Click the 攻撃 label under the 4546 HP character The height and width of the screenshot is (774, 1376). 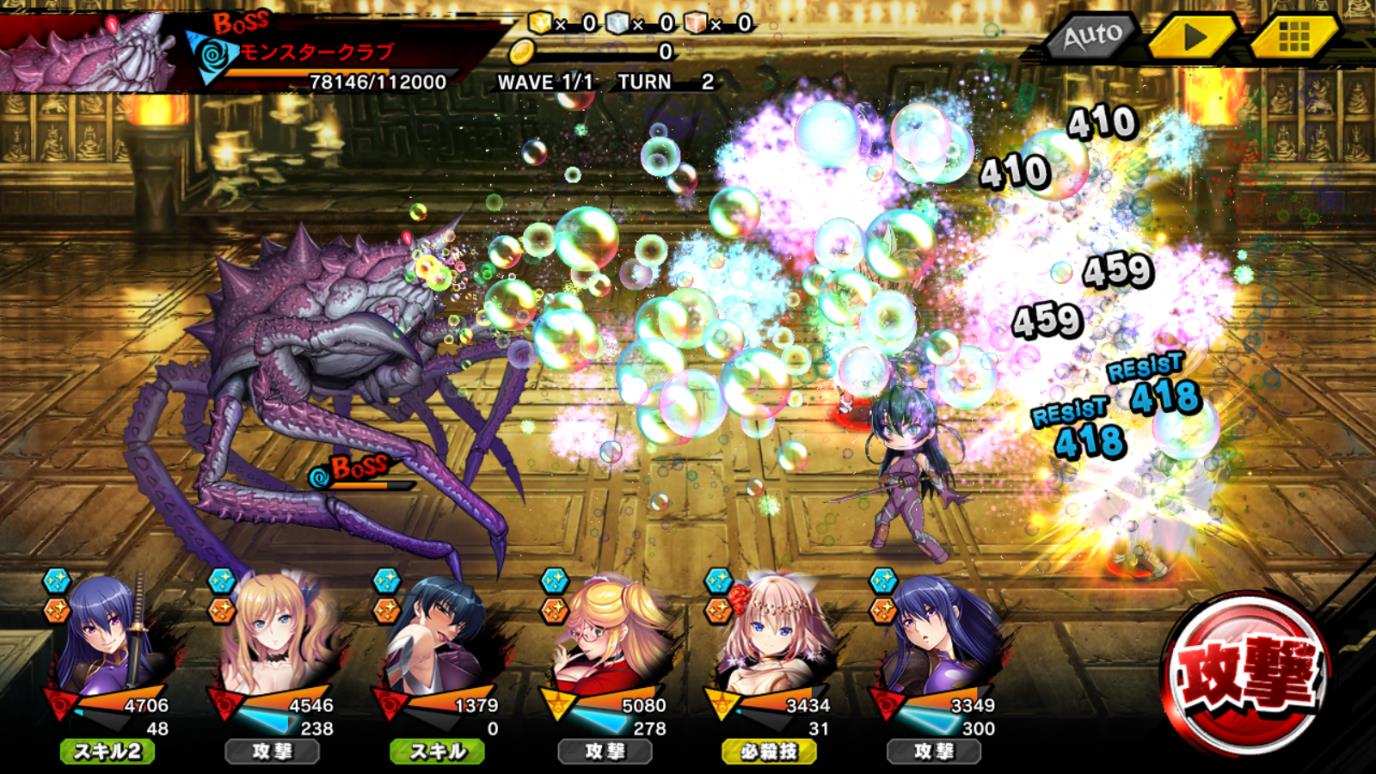click(272, 751)
